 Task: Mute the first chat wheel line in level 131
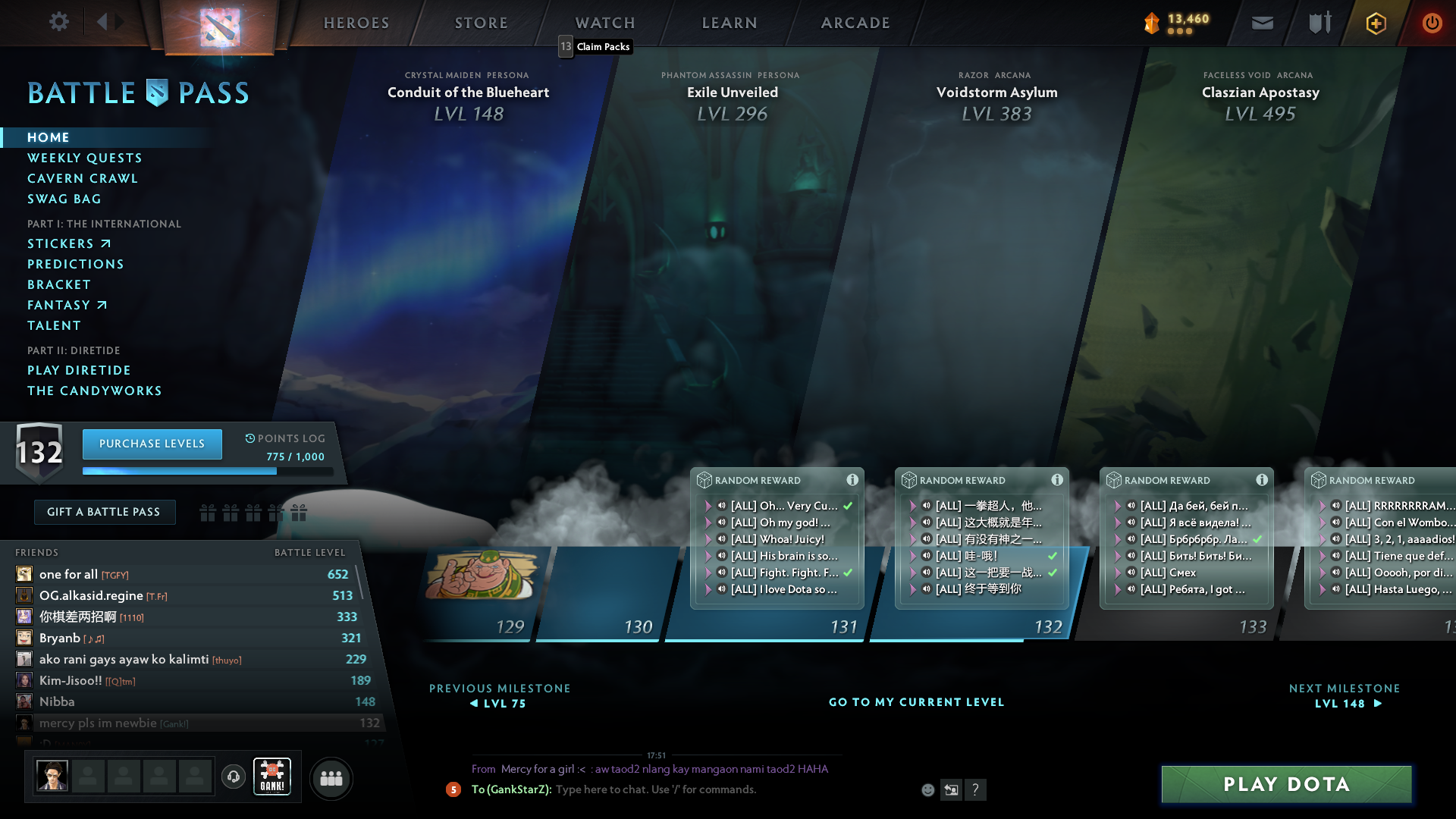[721, 506]
